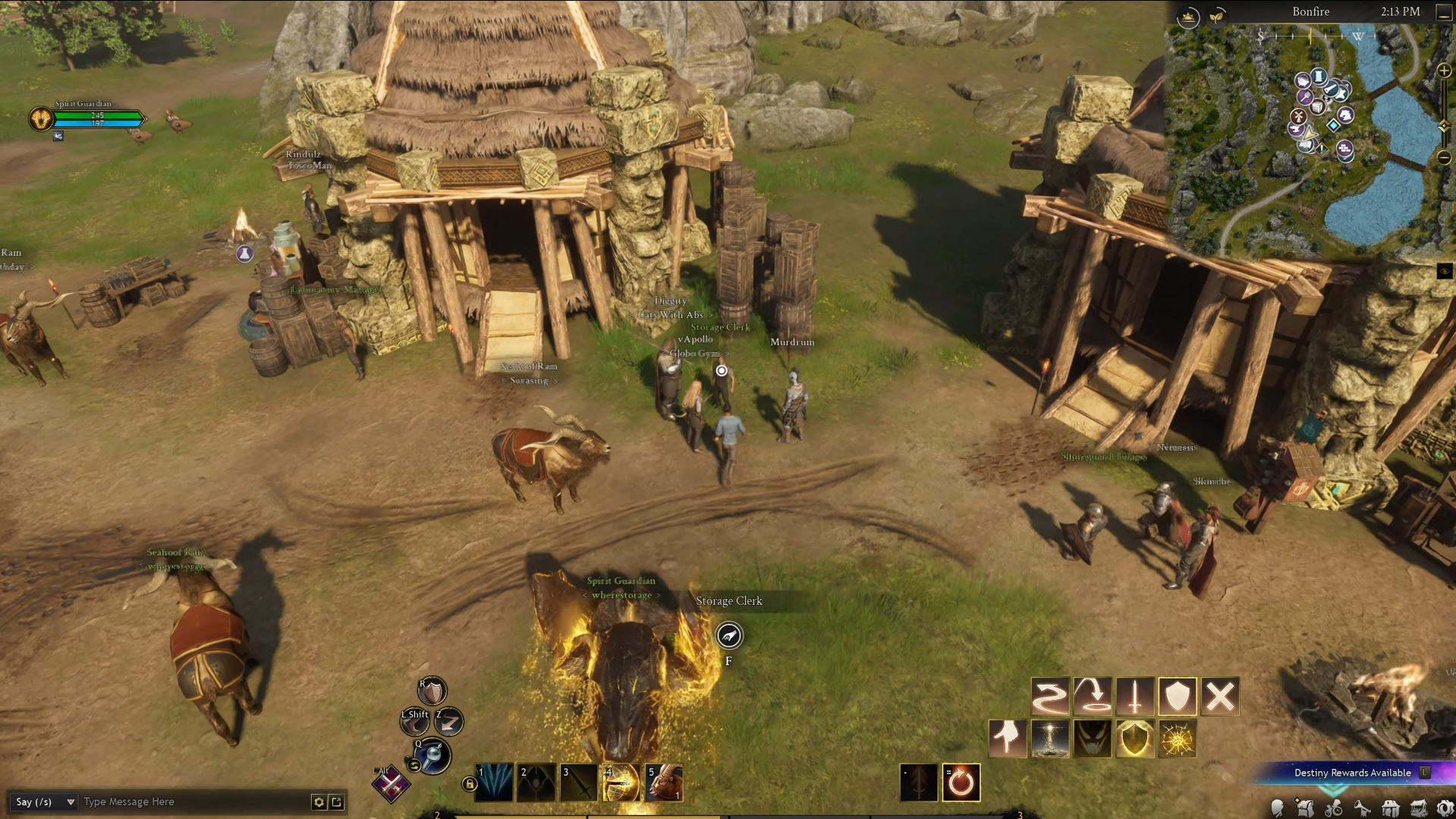Zoom in the minimap with plus button
Viewport: 1456px width, 819px height.
pyautogui.click(x=1443, y=71)
